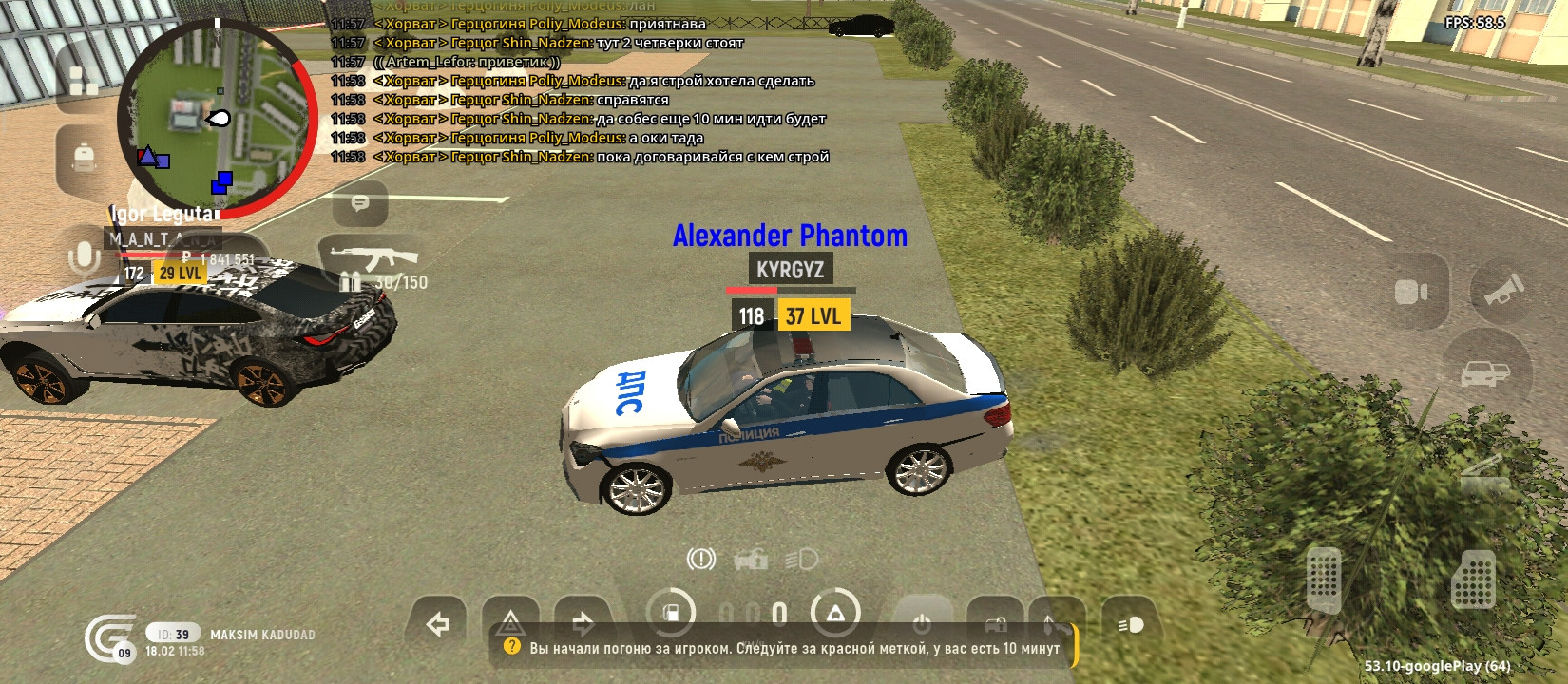Open the backpack inventory
This screenshot has height=684, width=1568.
[84, 157]
